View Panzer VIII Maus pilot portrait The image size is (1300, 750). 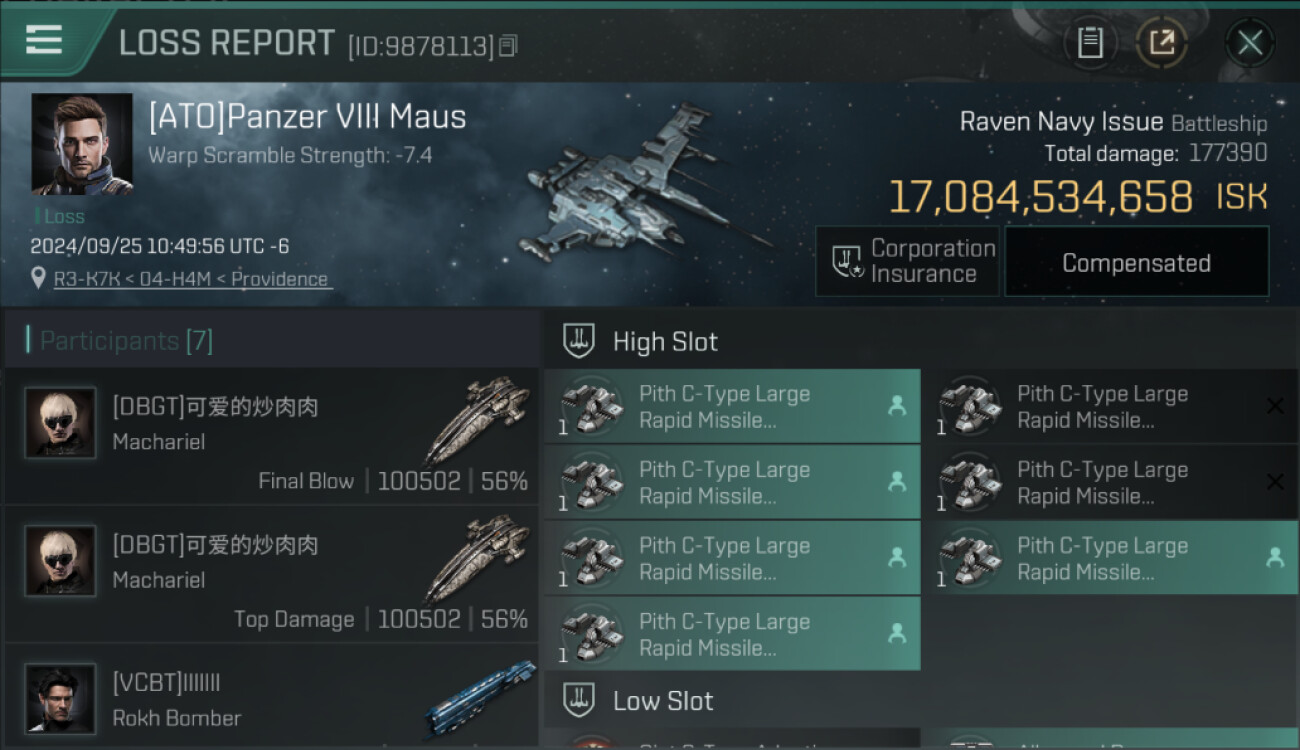click(x=81, y=144)
